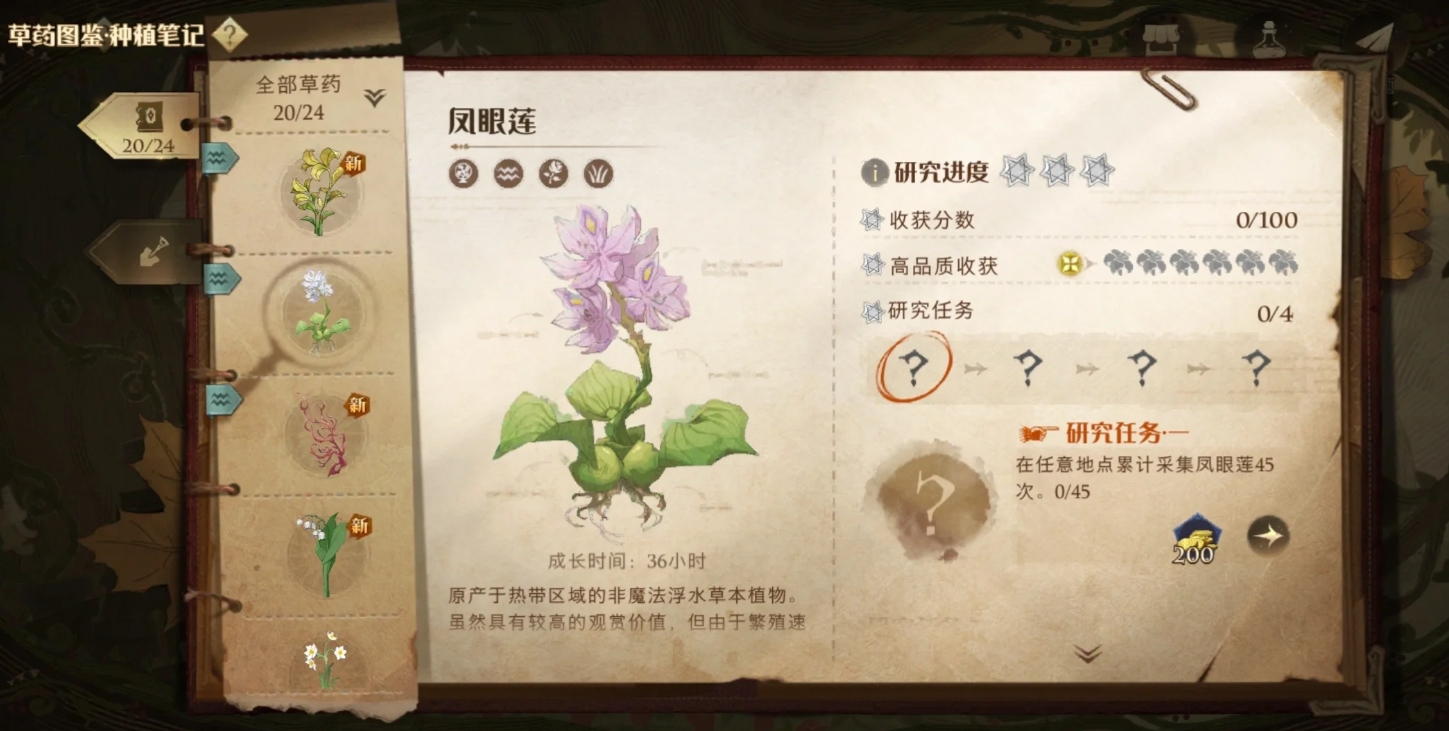
Task: Select the white daffodil herb entry
Action: [325, 658]
